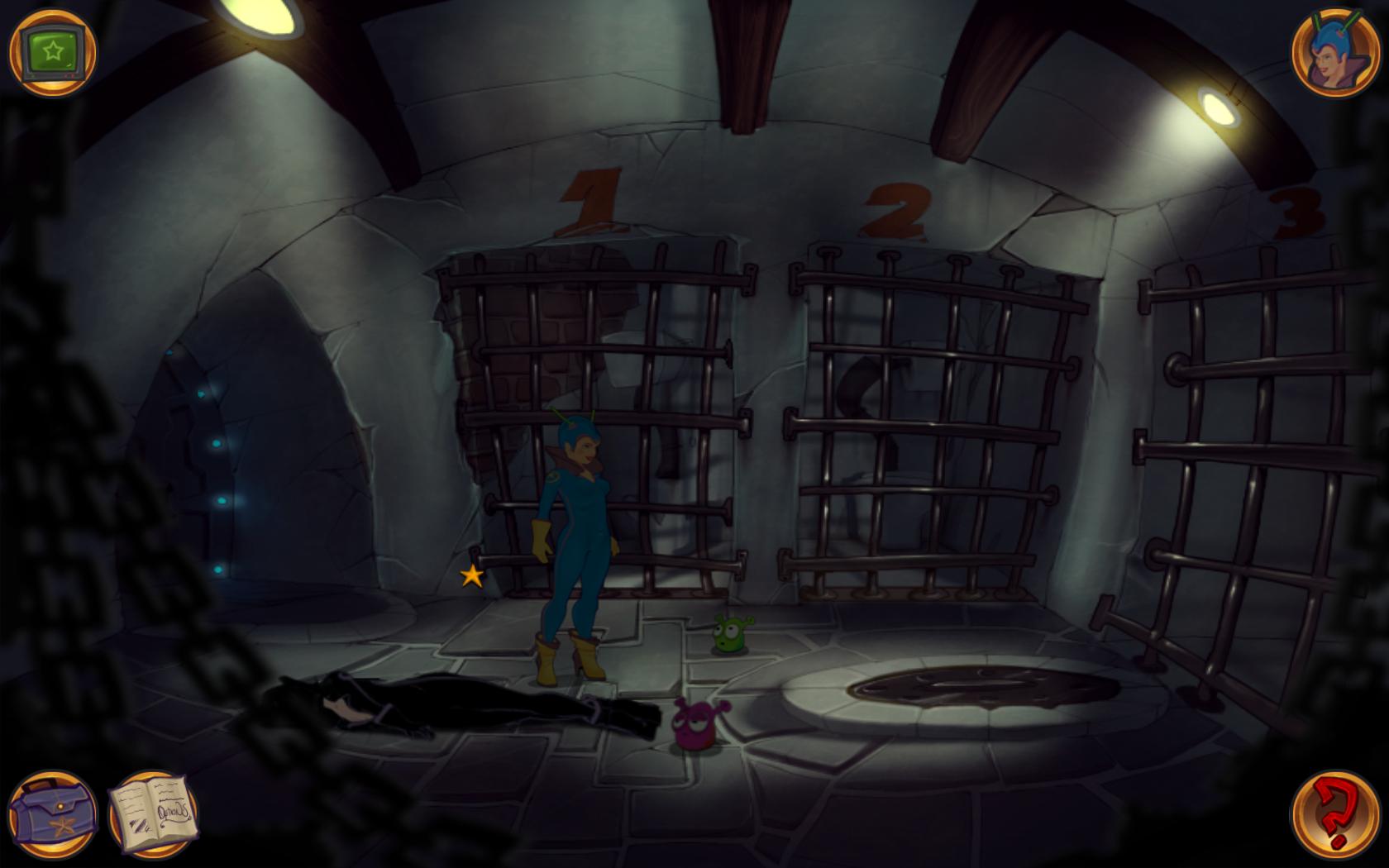Click the character portrait icon
The image size is (1389, 868).
coord(1334,53)
